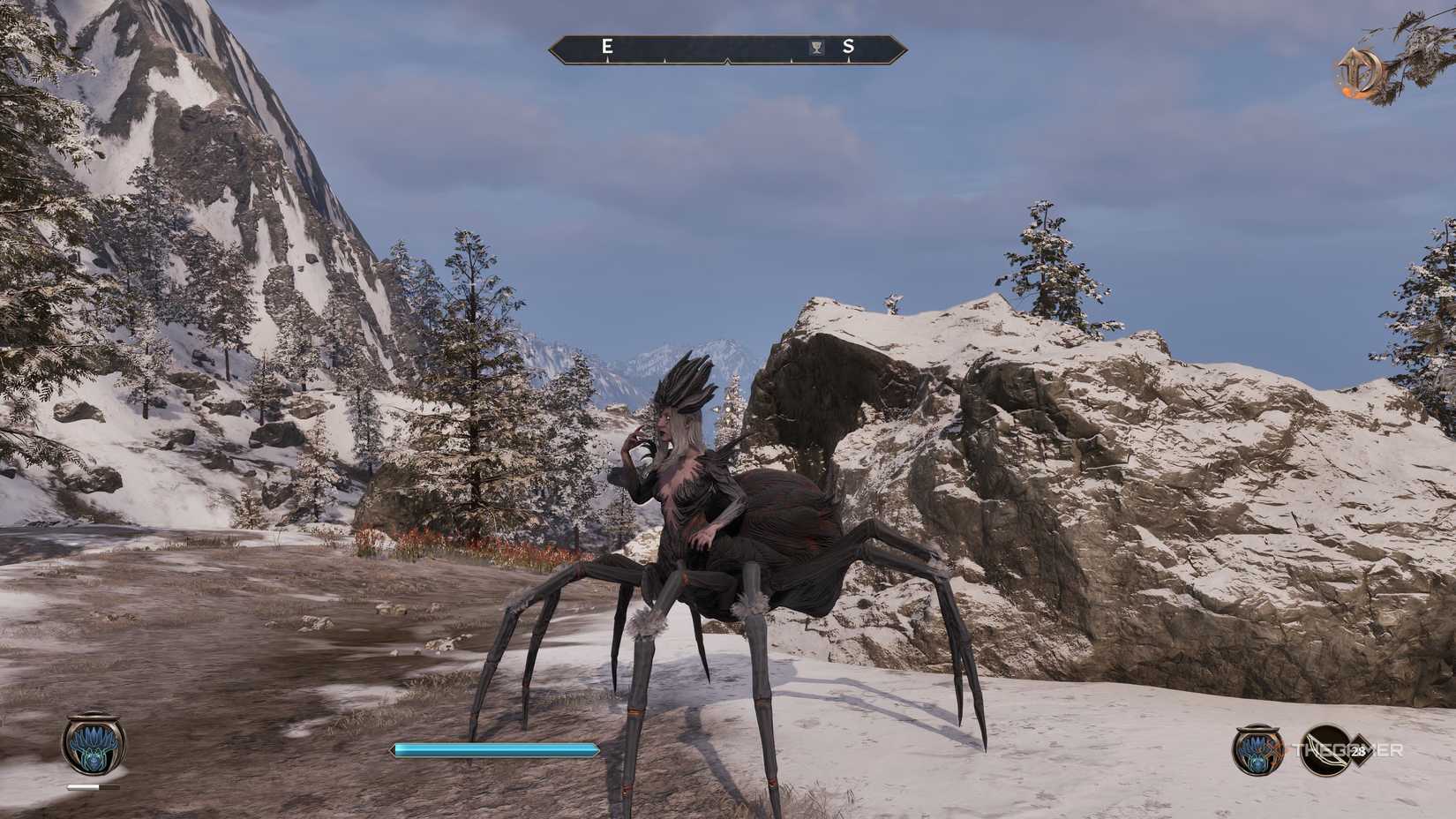Click the chalice marker on the compass bar
Screen dimensions: 1456x819
(816, 47)
